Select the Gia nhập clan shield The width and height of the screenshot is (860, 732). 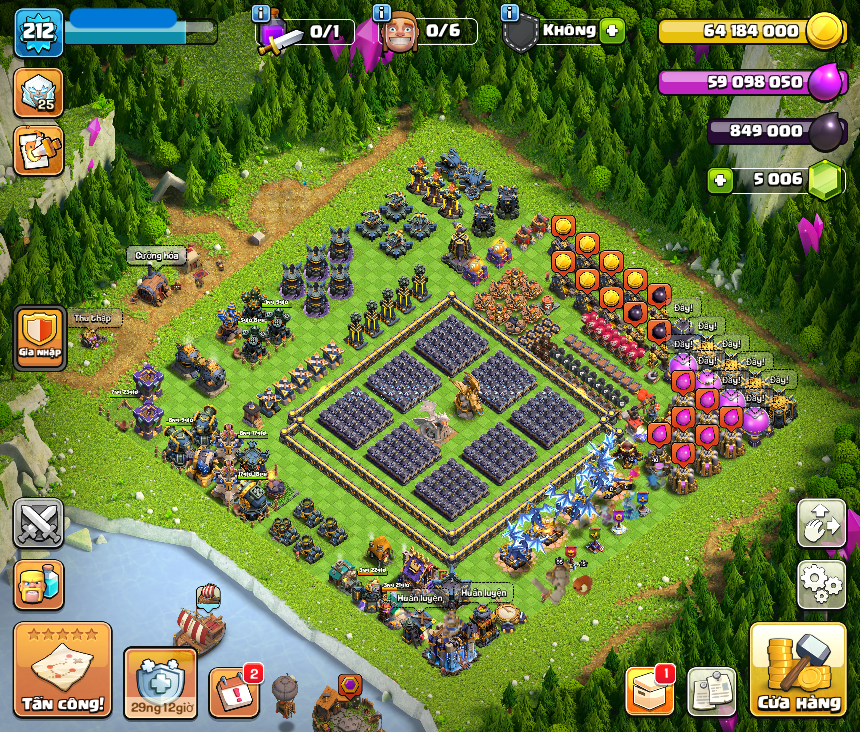(x=40, y=335)
